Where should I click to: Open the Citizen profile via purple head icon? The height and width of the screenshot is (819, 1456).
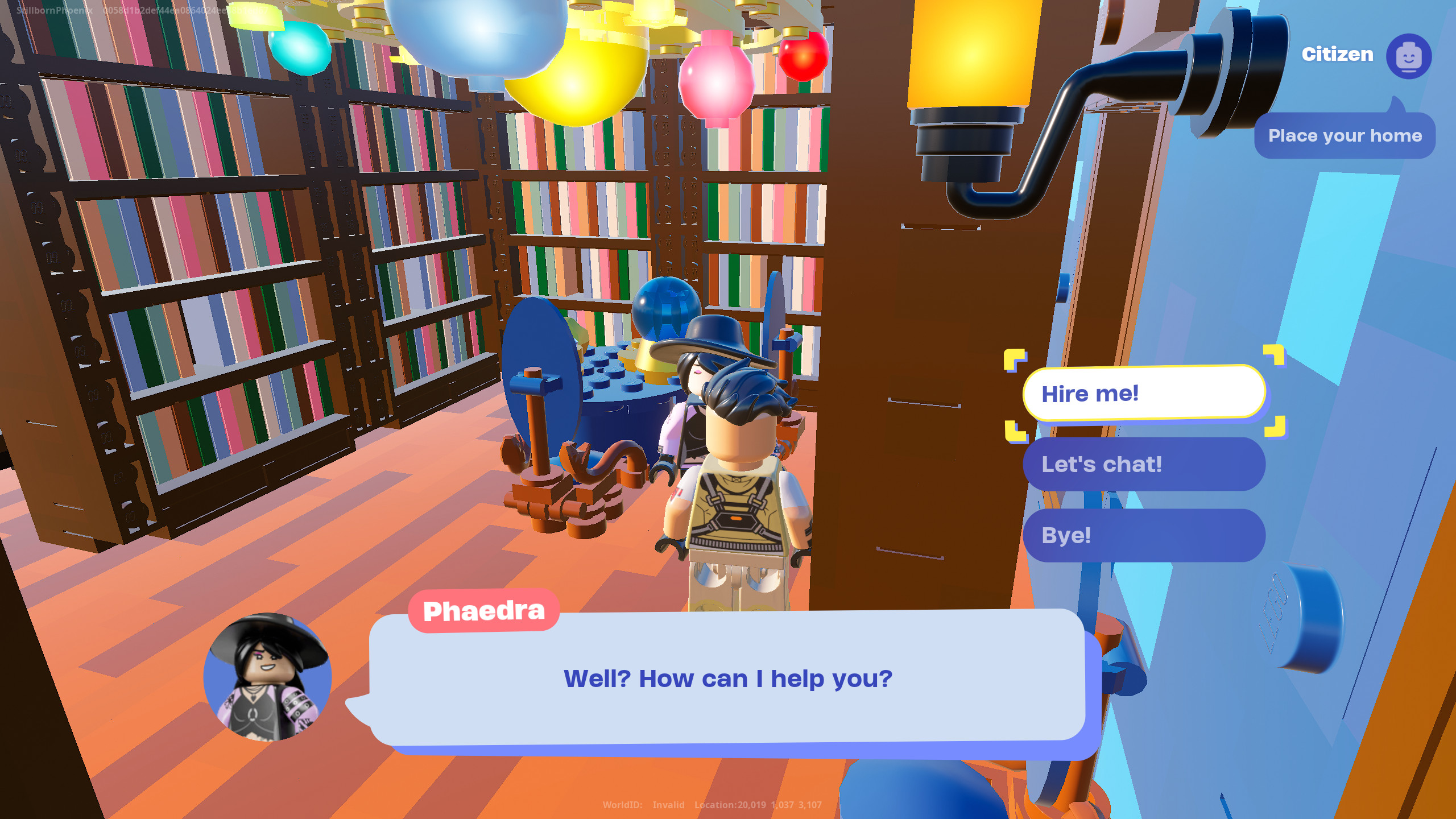pos(1408,55)
